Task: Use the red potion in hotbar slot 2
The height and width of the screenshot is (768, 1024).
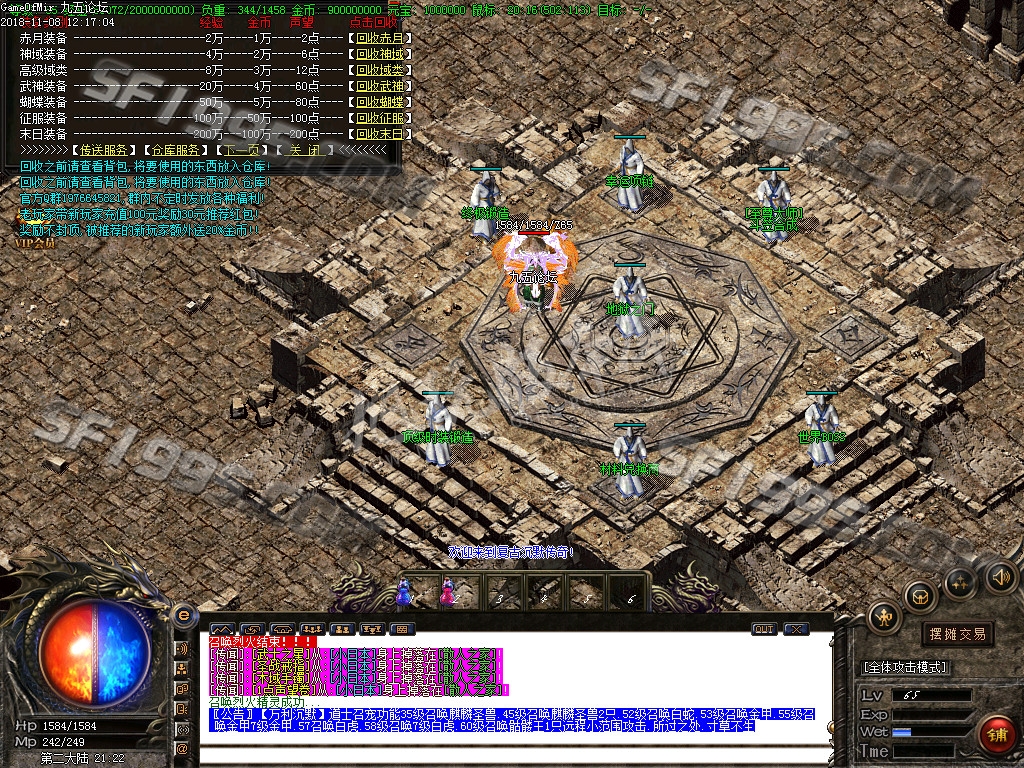Action: (x=447, y=593)
